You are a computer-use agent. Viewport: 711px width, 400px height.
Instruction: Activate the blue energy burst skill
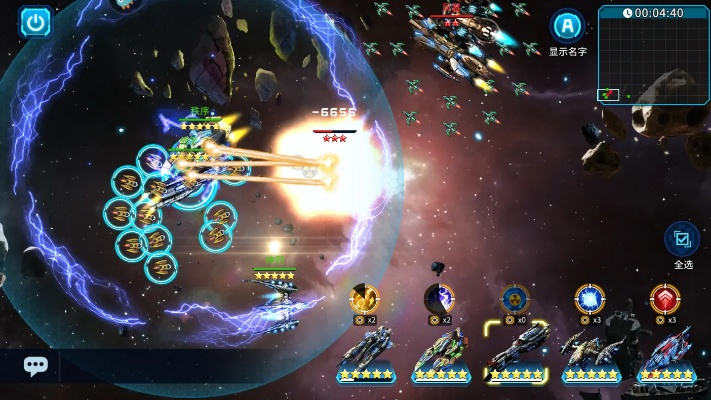point(590,298)
